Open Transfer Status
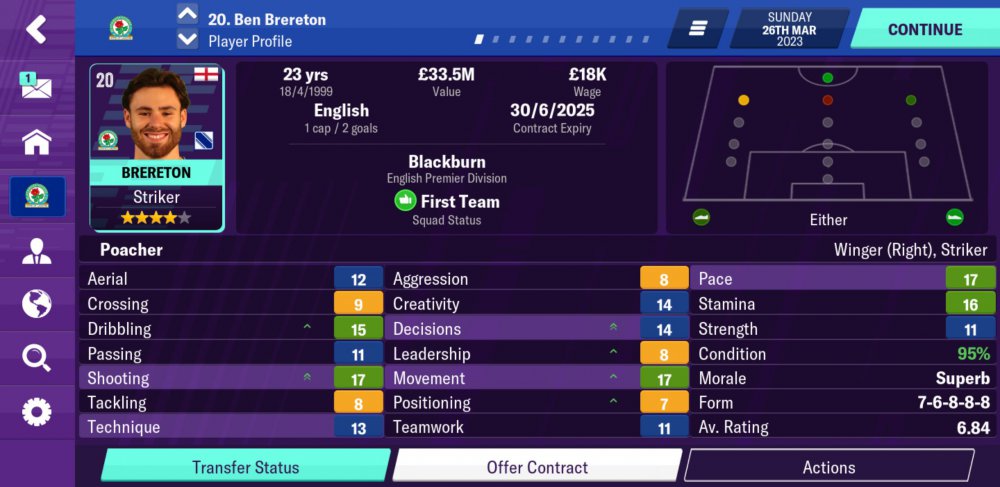Viewport: 1000px width, 487px height. (x=245, y=467)
